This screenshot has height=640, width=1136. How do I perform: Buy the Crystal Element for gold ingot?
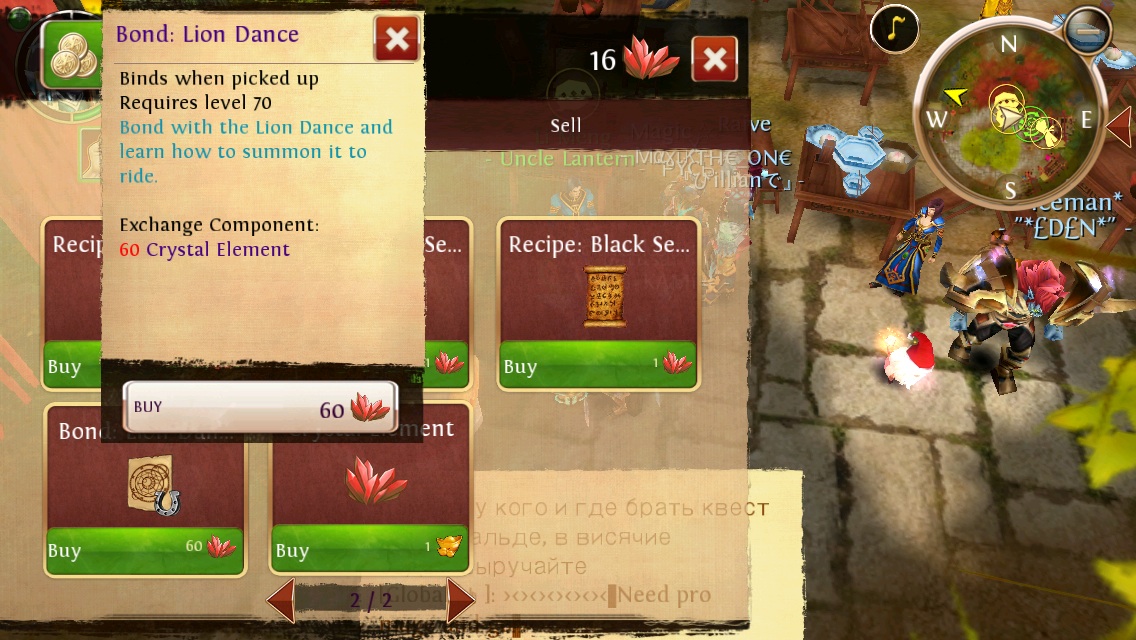click(x=370, y=549)
